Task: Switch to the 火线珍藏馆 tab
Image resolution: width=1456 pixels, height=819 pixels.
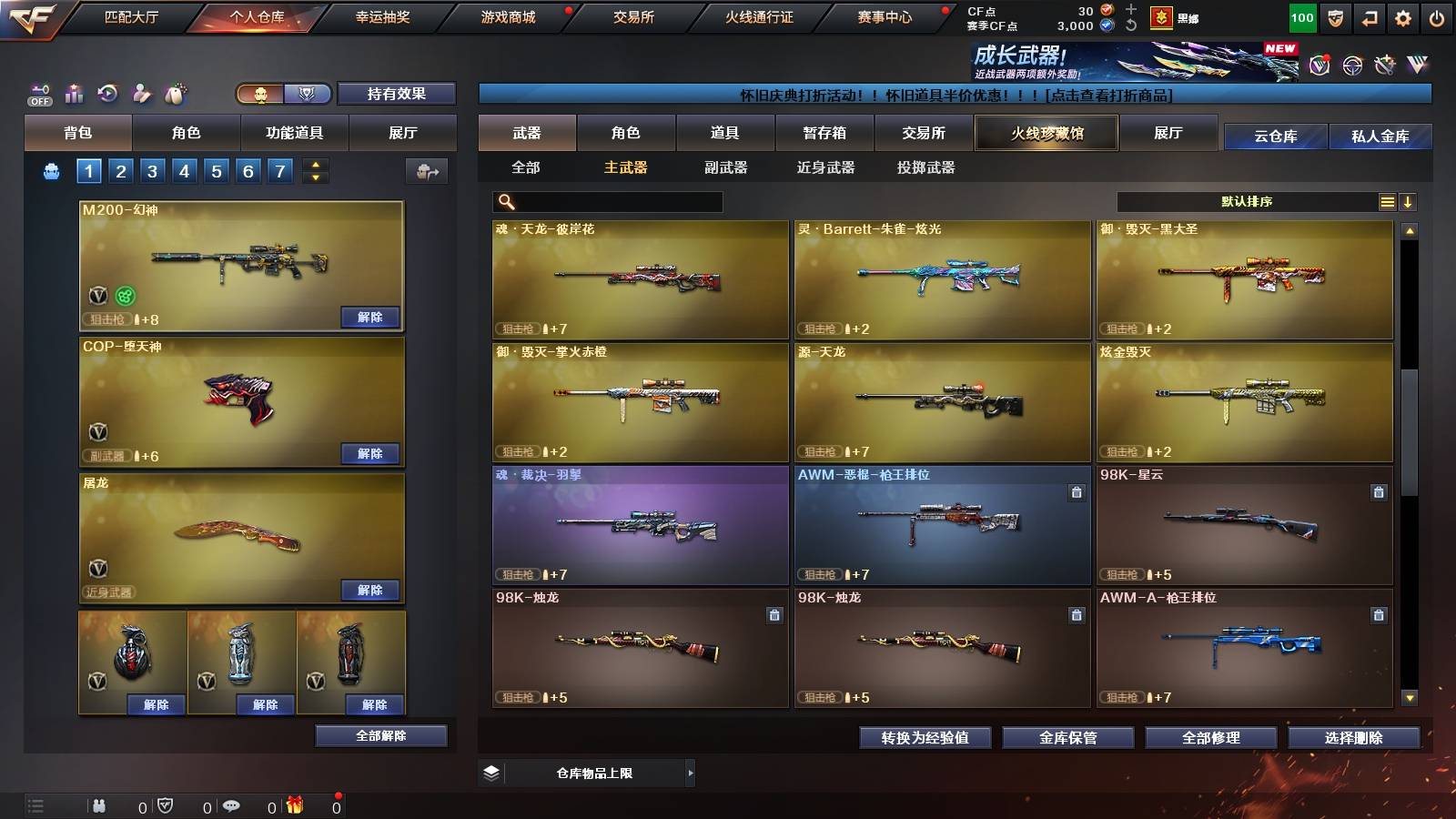Action: 1045,133
